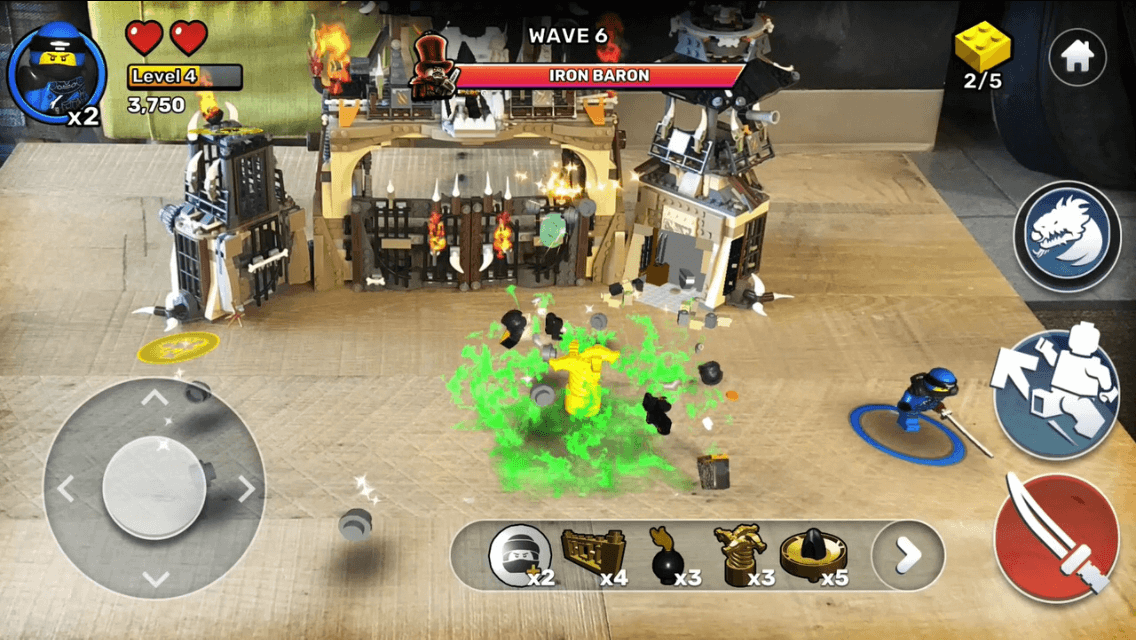Viewport: 1136px width, 640px height.
Task: Select the ninja ally item slot
Action: (x=520, y=553)
